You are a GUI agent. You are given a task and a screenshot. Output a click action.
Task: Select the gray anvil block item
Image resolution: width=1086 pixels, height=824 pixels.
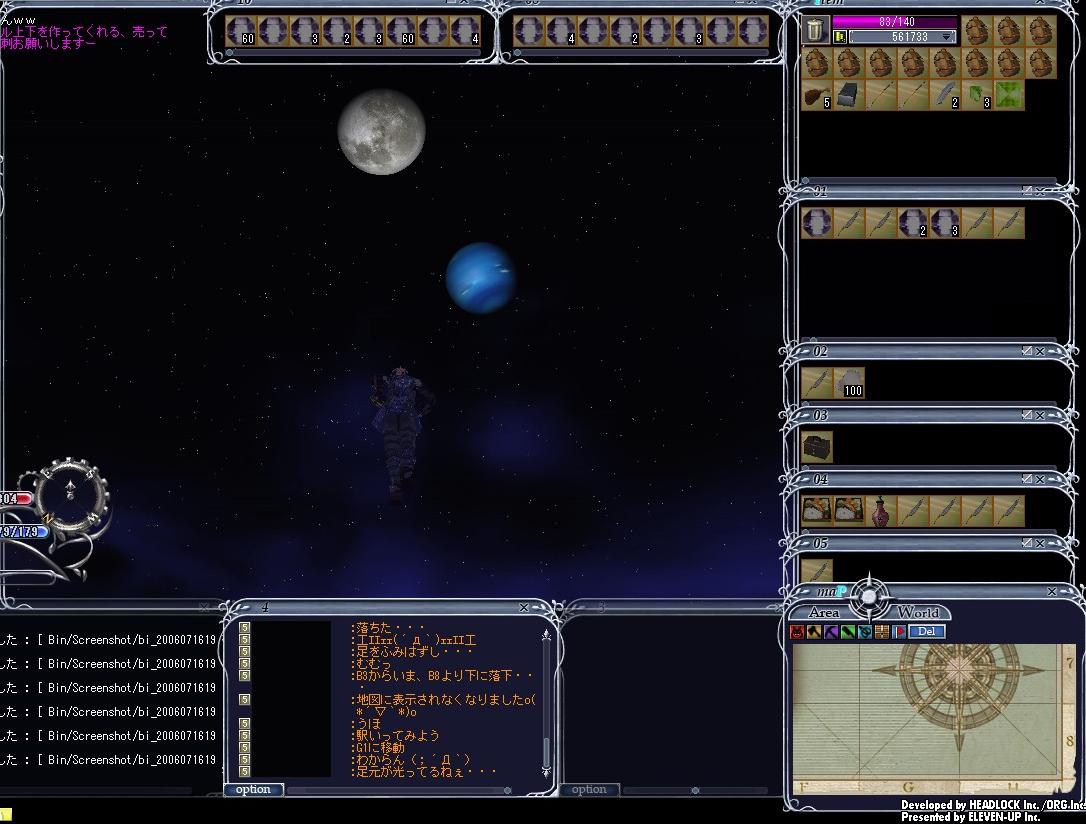848,96
